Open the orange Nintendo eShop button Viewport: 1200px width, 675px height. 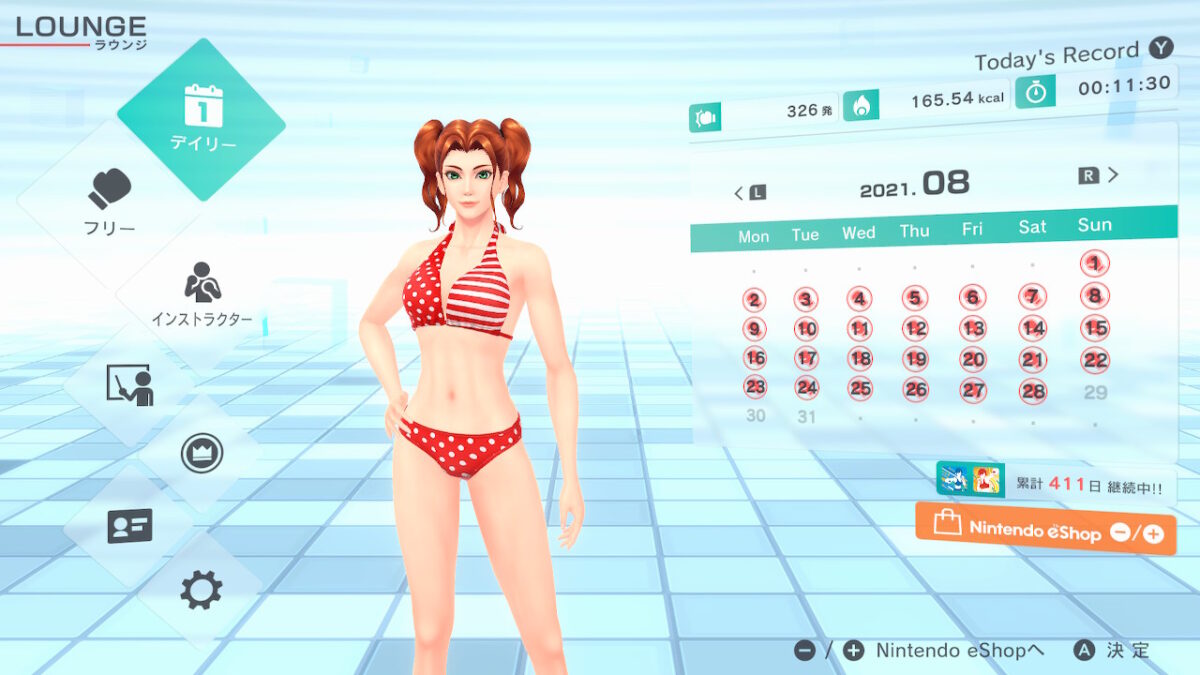pos(1045,530)
